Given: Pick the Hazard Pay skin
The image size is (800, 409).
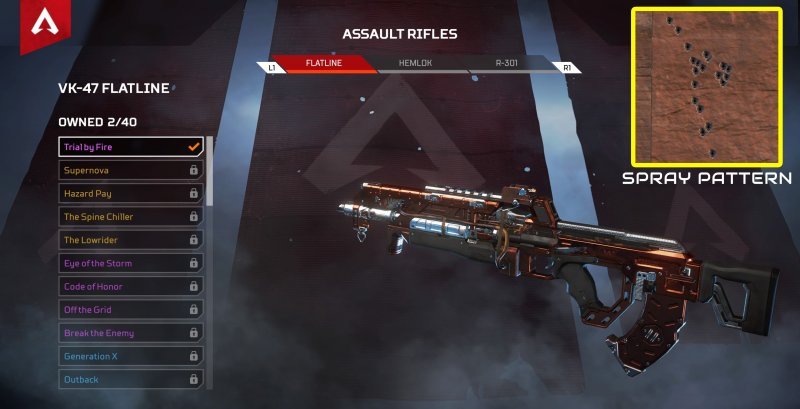Looking at the screenshot, I should coord(131,193).
